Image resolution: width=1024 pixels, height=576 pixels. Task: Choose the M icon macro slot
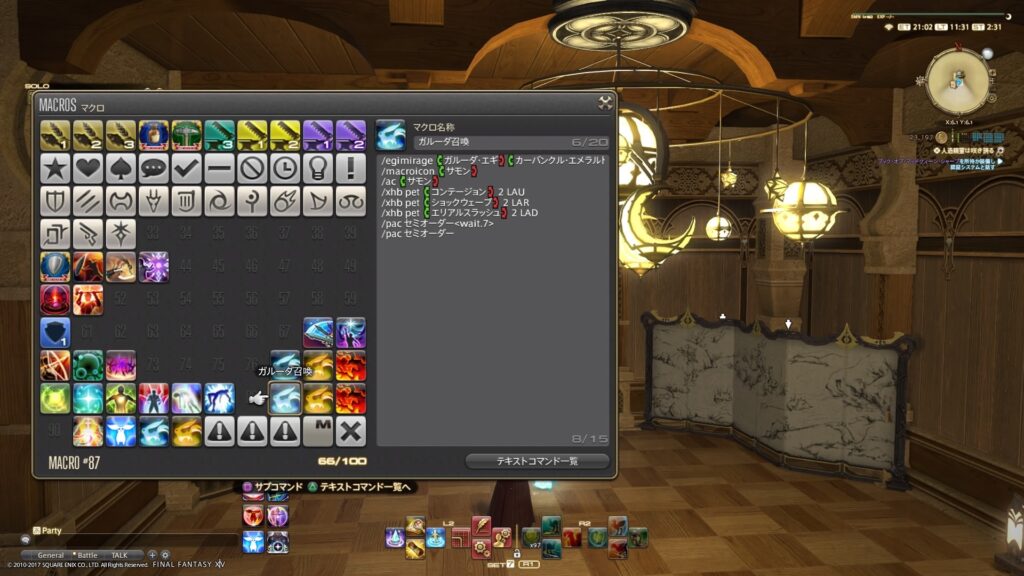pyautogui.click(x=318, y=431)
